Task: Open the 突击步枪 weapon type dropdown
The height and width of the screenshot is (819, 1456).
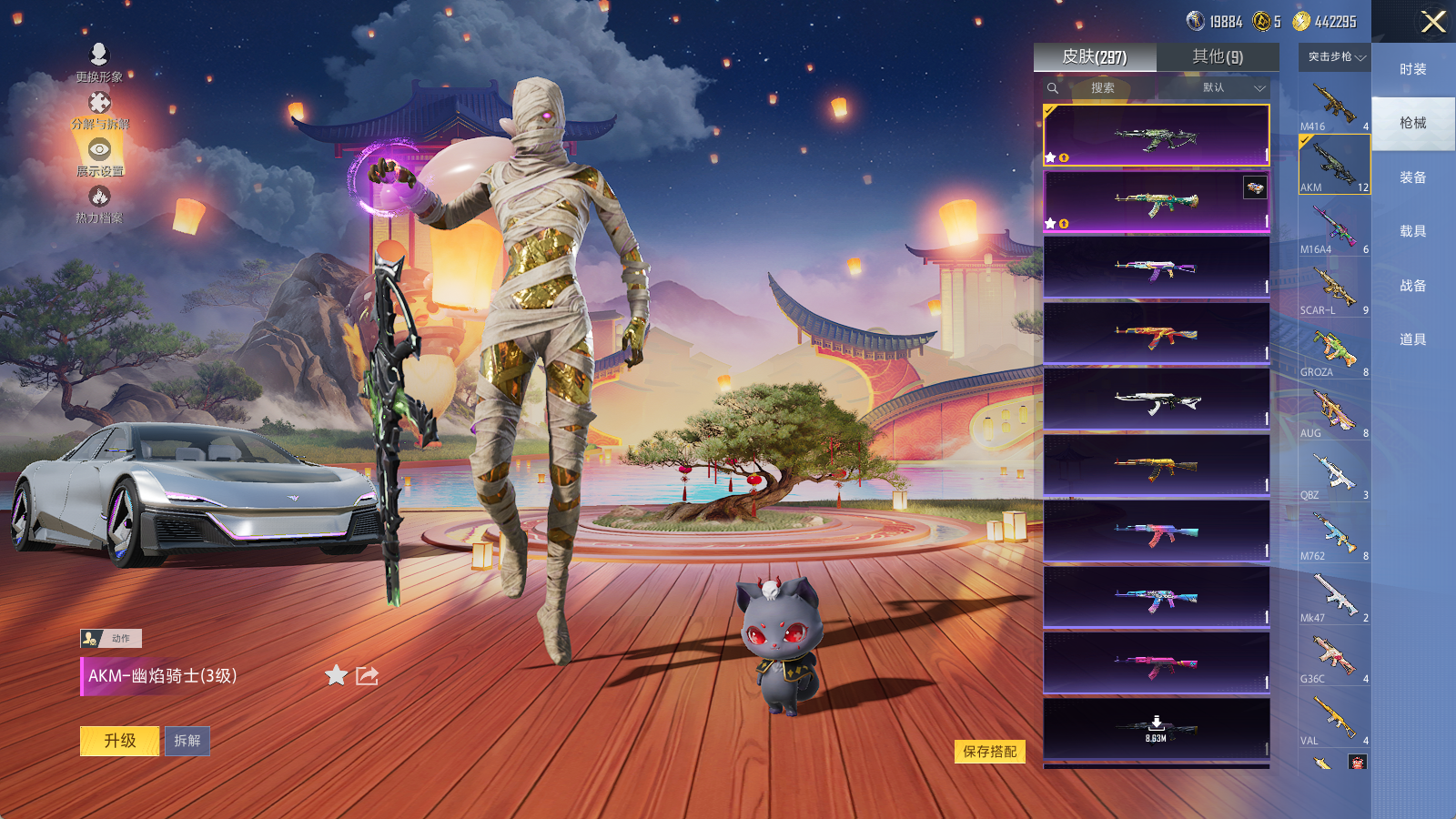Action: (x=1335, y=57)
